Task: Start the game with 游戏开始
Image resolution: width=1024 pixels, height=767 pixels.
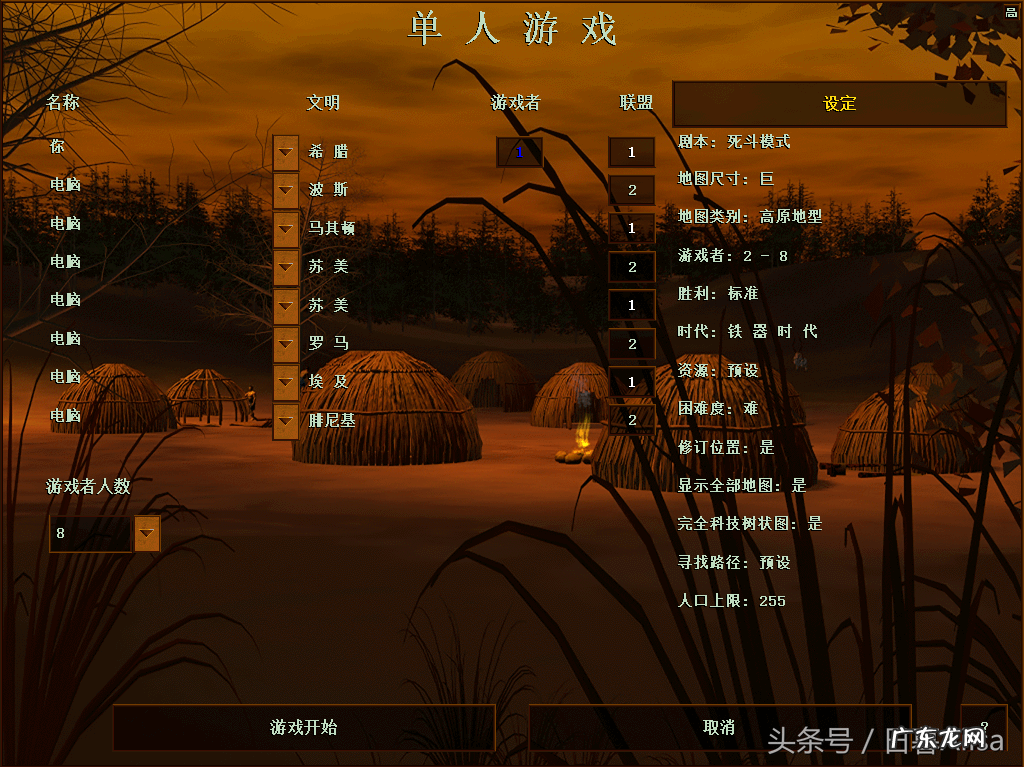Action: (x=304, y=727)
